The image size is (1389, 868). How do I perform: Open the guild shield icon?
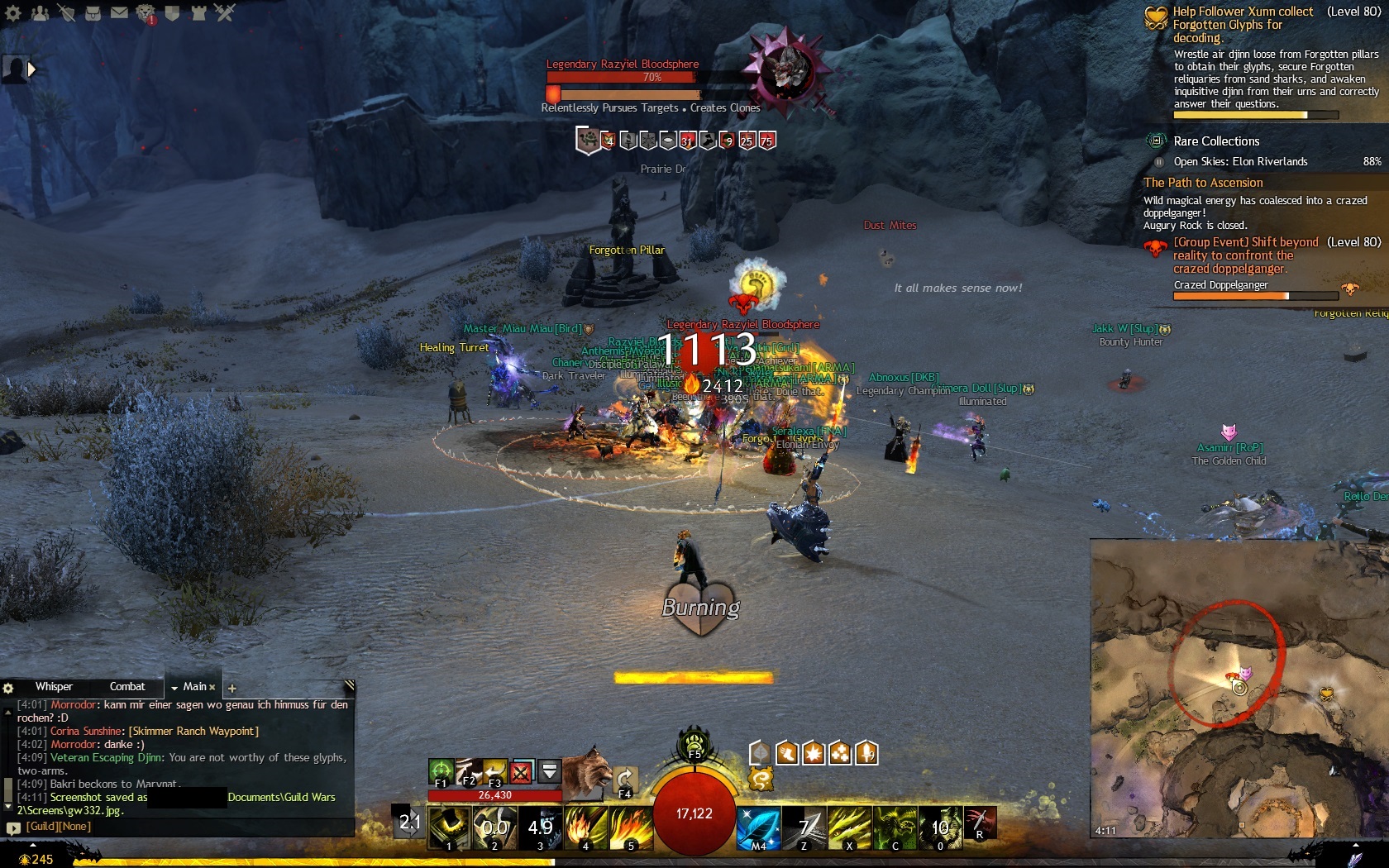tap(172, 12)
